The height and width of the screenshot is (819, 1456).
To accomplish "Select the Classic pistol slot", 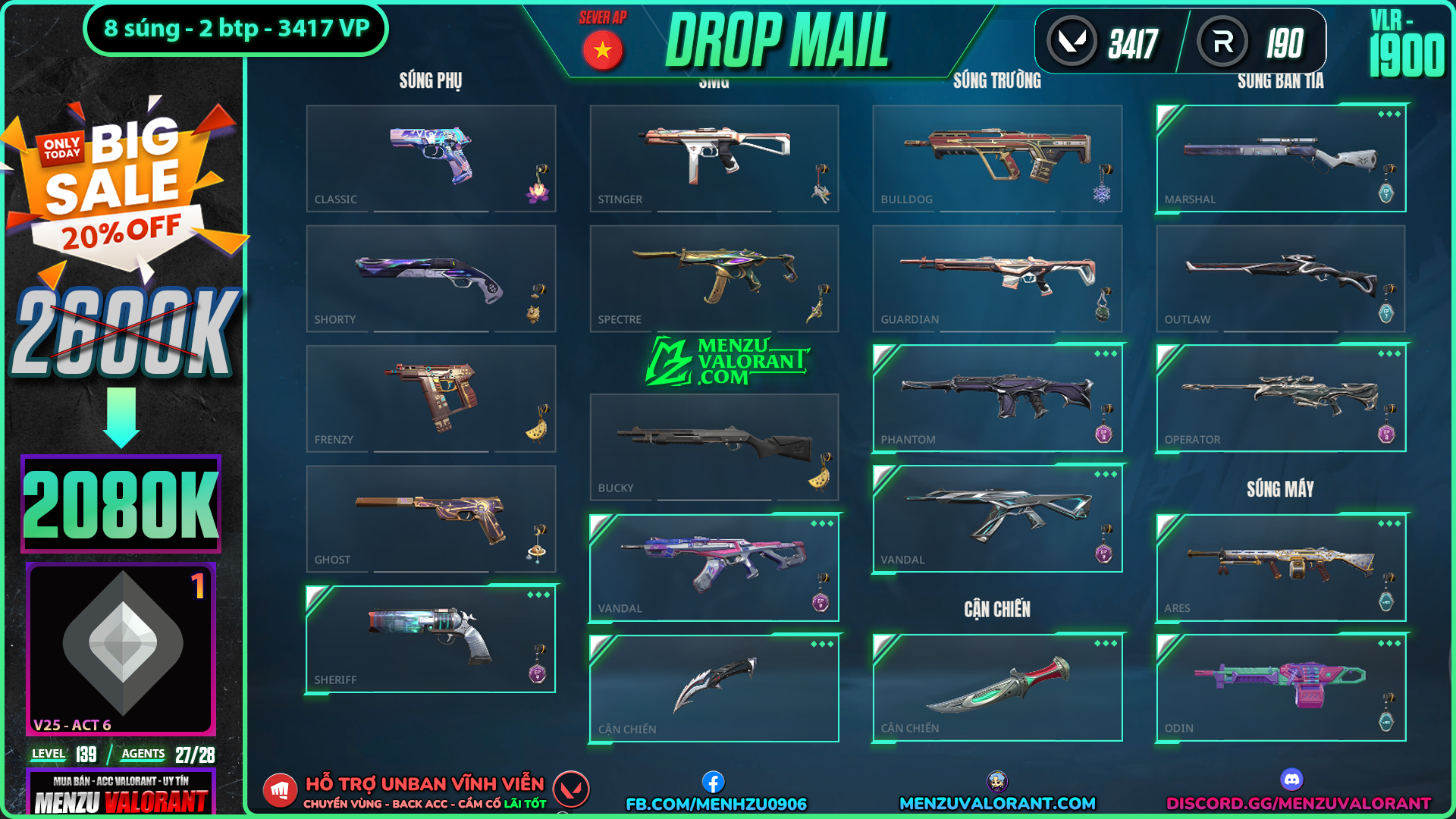I will click(x=431, y=158).
